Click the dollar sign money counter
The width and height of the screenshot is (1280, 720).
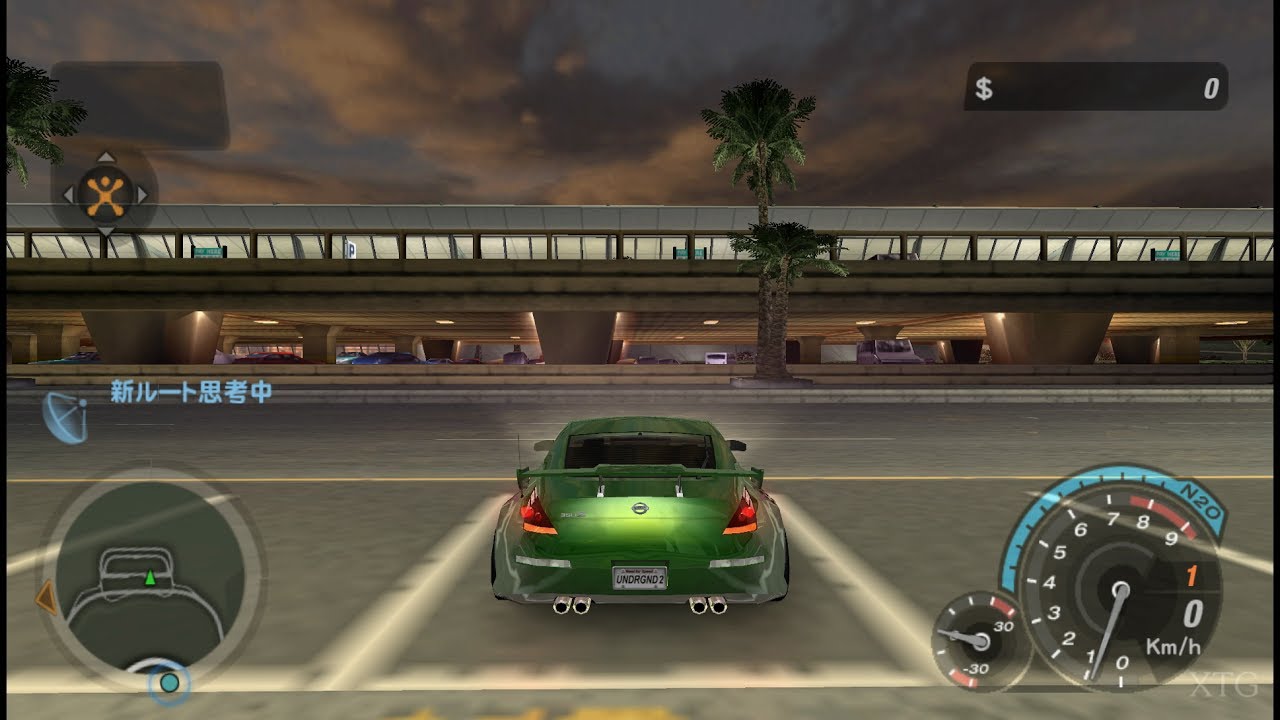pyautogui.click(x=986, y=87)
